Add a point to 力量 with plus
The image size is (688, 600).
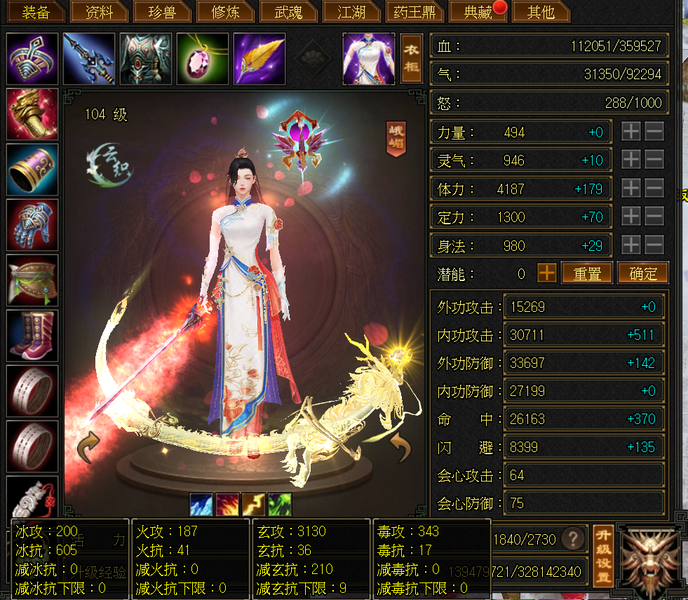coord(631,132)
